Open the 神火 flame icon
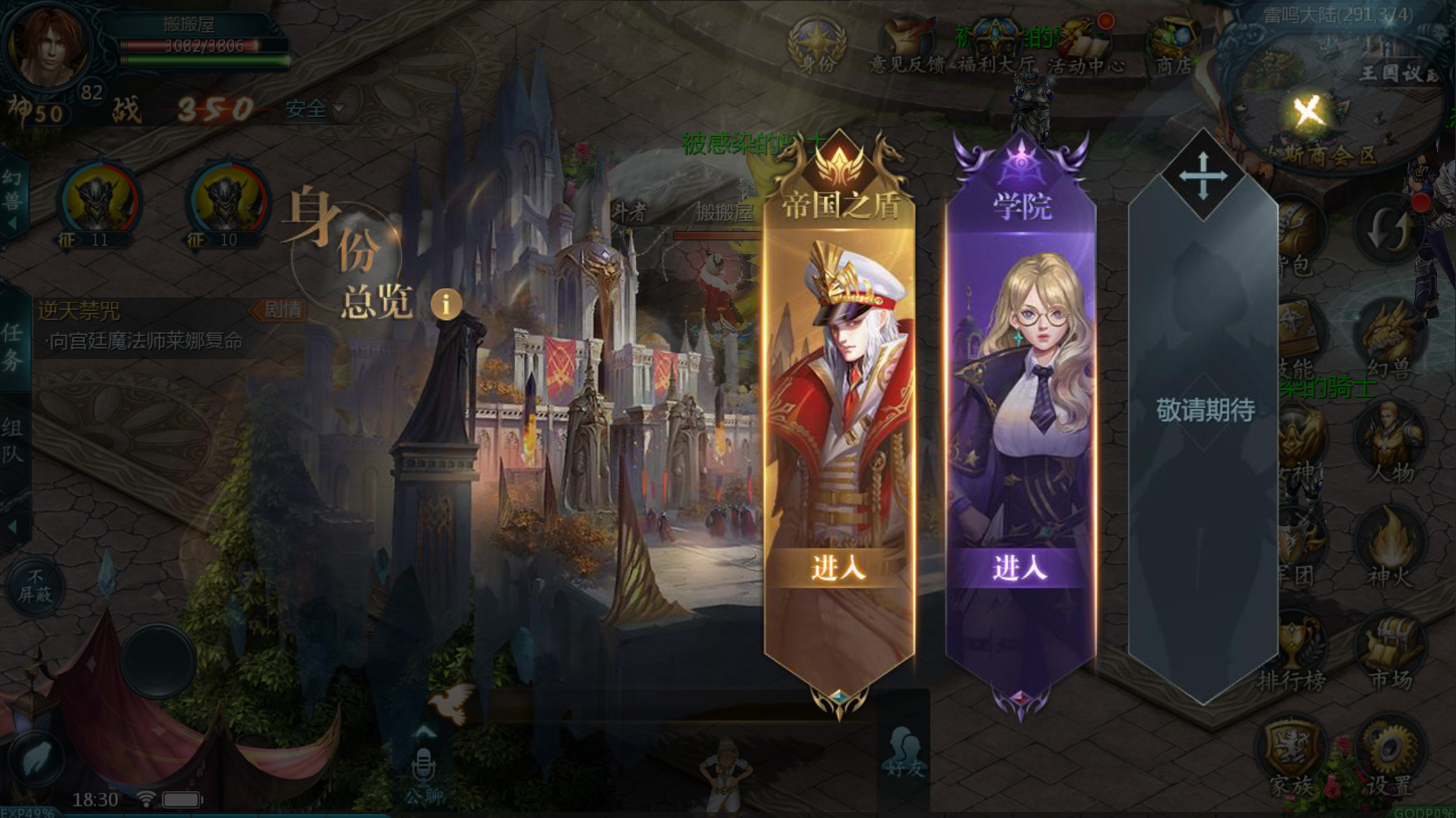This screenshot has width=1456, height=818. coord(1391,548)
